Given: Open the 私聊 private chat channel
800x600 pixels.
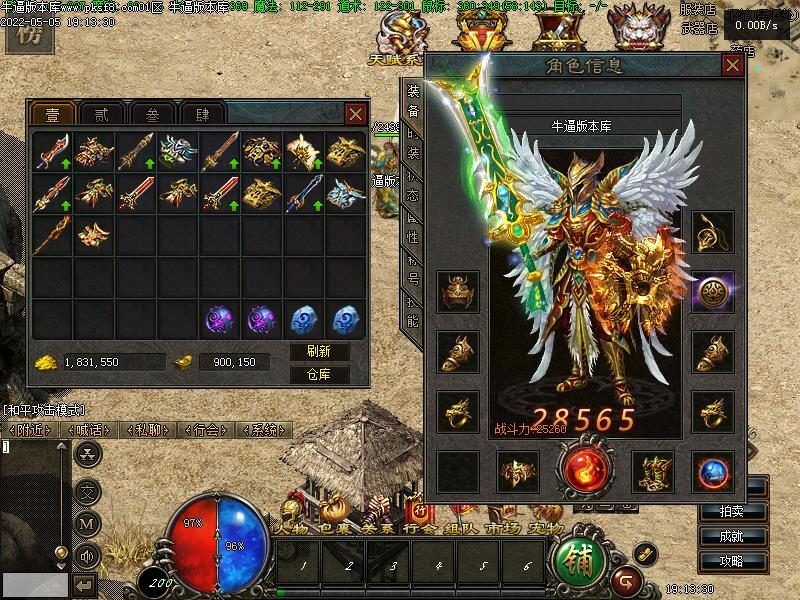Looking at the screenshot, I should click(147, 430).
